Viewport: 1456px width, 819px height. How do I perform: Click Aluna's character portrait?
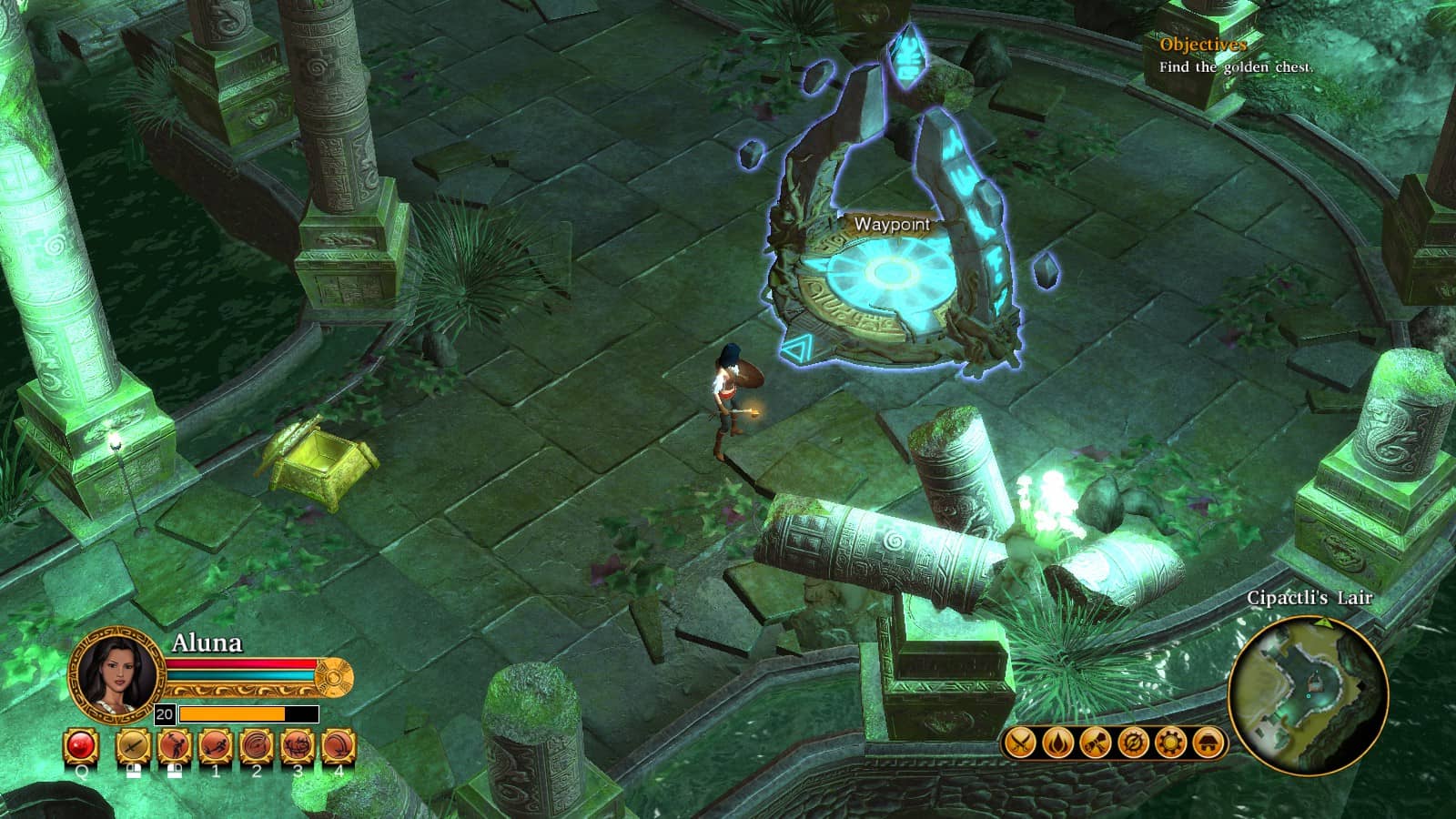tap(116, 674)
